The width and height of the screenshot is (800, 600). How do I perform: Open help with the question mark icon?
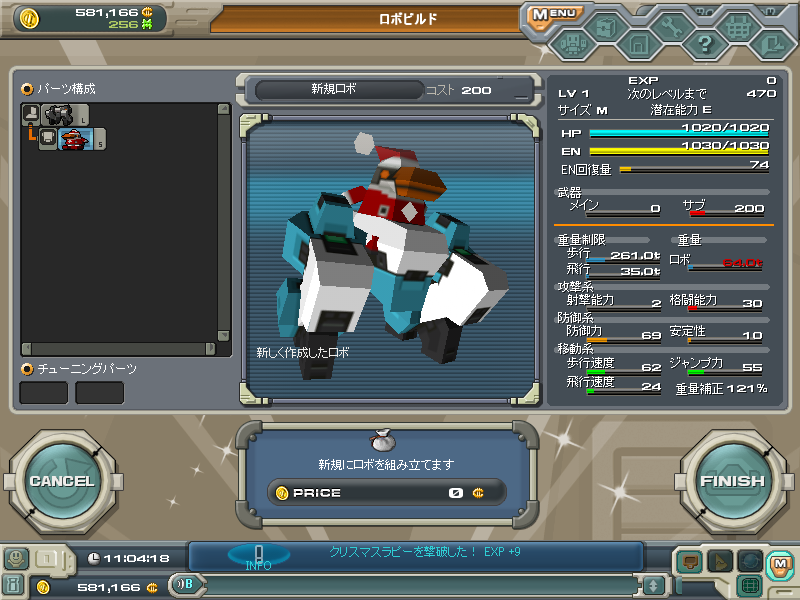704,43
